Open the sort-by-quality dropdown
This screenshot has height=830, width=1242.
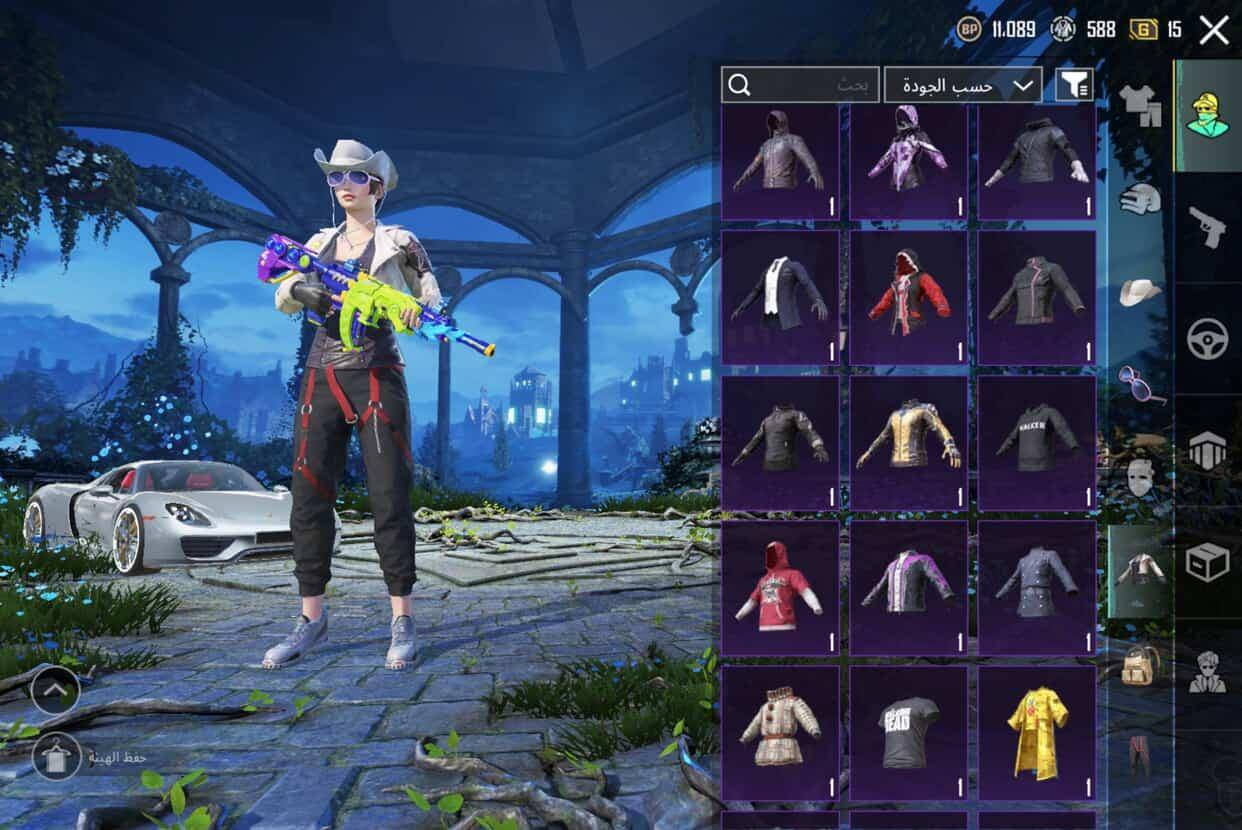click(962, 85)
